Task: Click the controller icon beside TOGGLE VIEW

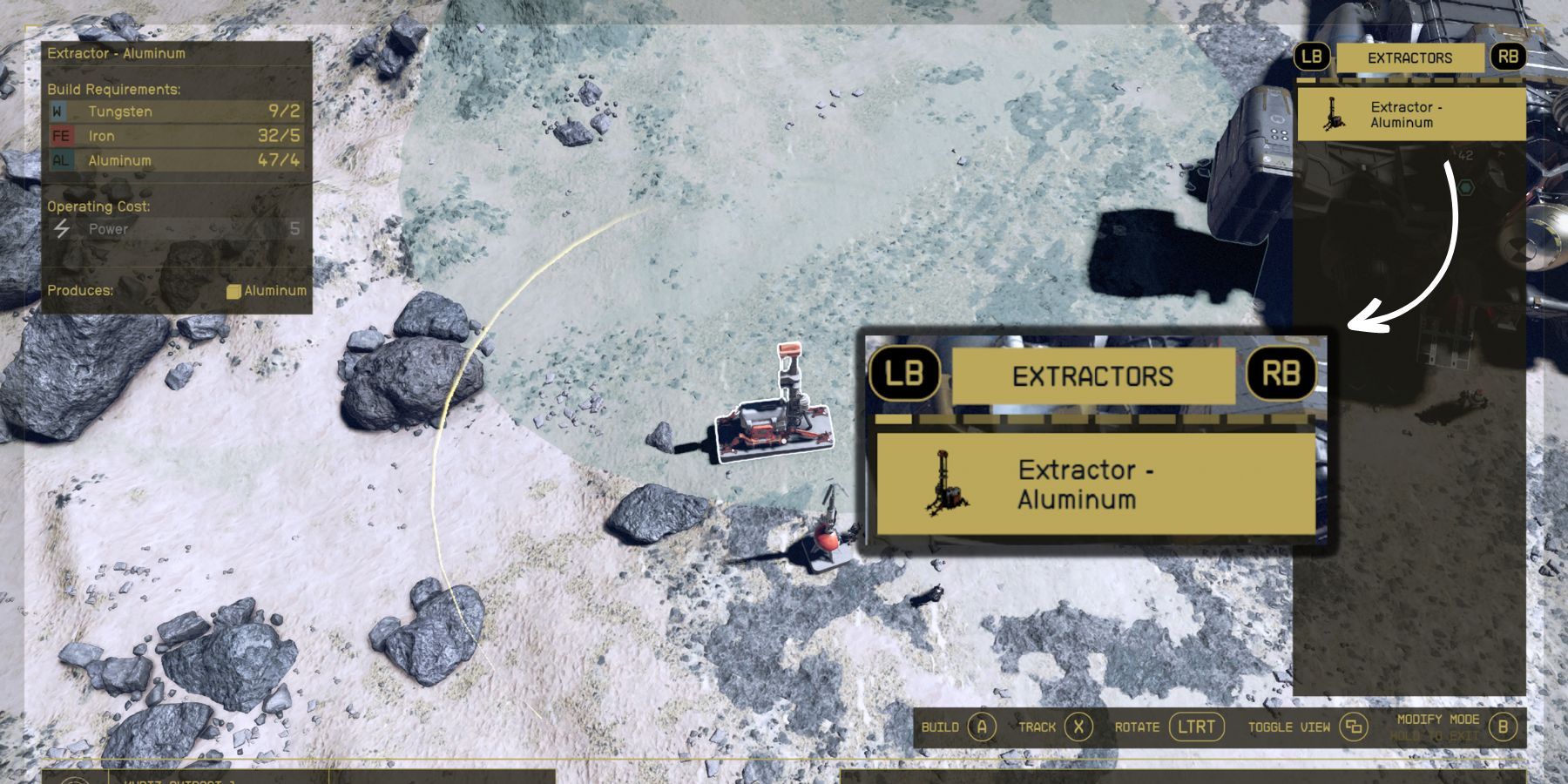Action: [x=1353, y=727]
